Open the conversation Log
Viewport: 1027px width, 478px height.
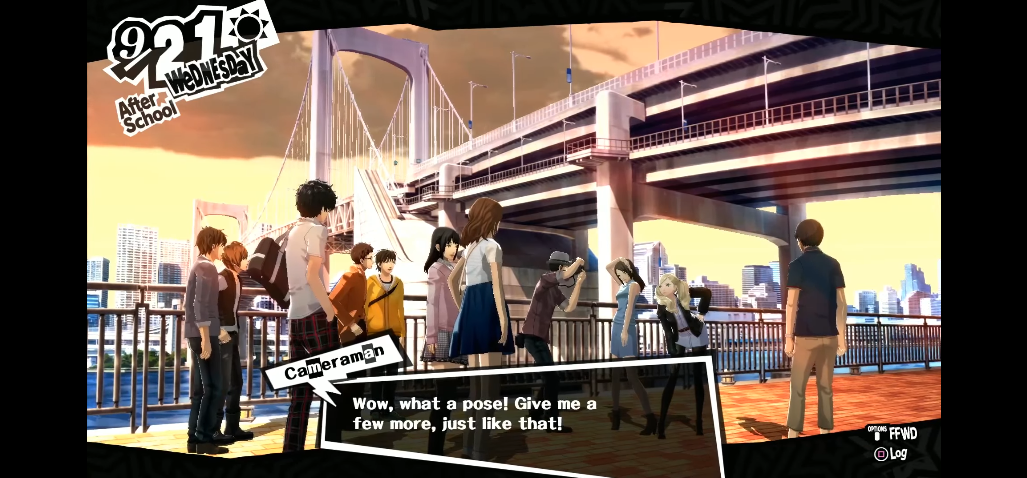point(891,453)
